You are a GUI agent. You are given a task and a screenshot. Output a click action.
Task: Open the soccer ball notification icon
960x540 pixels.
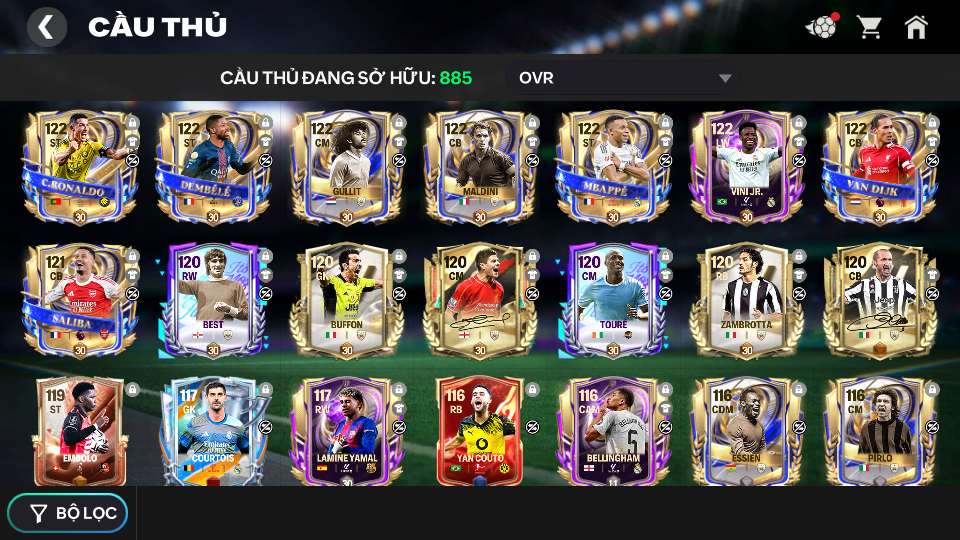[821, 27]
